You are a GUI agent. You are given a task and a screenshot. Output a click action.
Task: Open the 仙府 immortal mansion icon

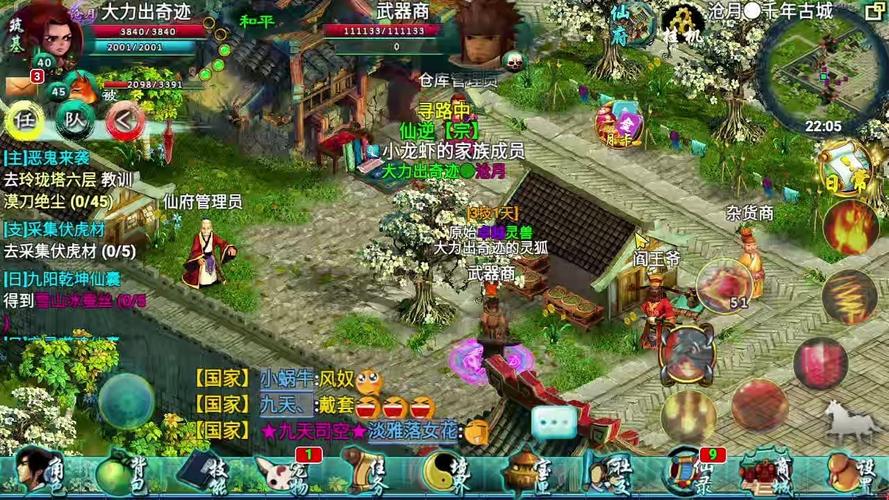click(621, 24)
